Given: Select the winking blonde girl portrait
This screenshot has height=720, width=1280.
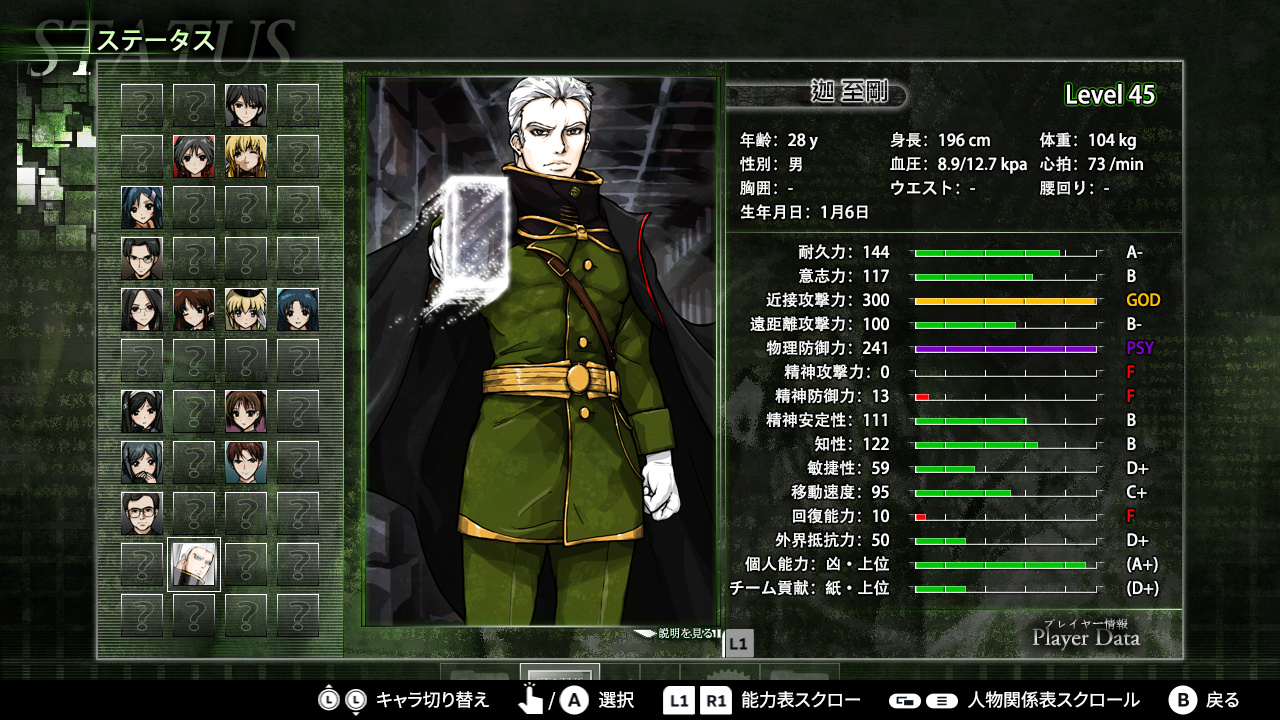Looking at the screenshot, I should point(246,156).
